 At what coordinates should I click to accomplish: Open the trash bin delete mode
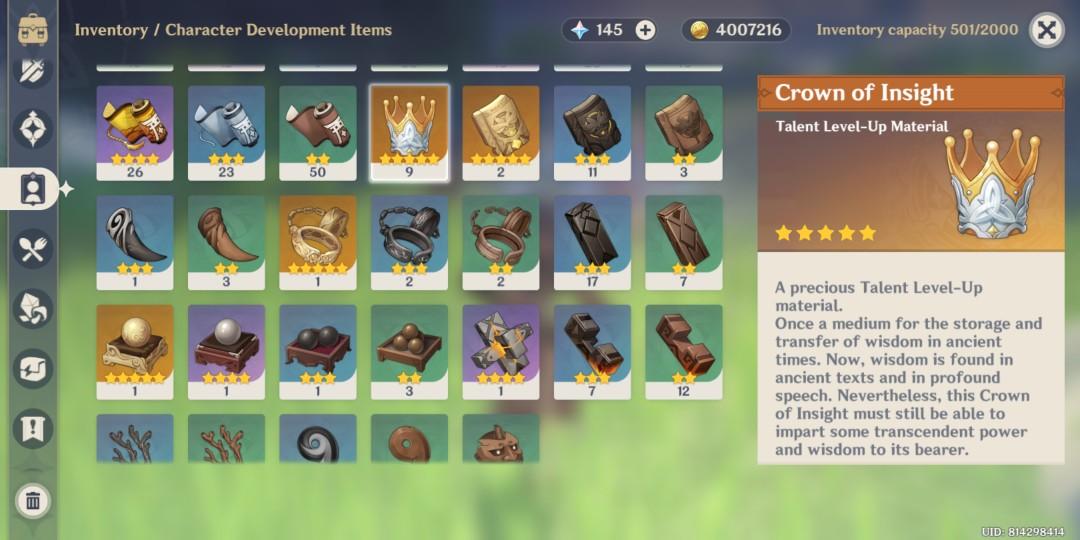[x=33, y=500]
